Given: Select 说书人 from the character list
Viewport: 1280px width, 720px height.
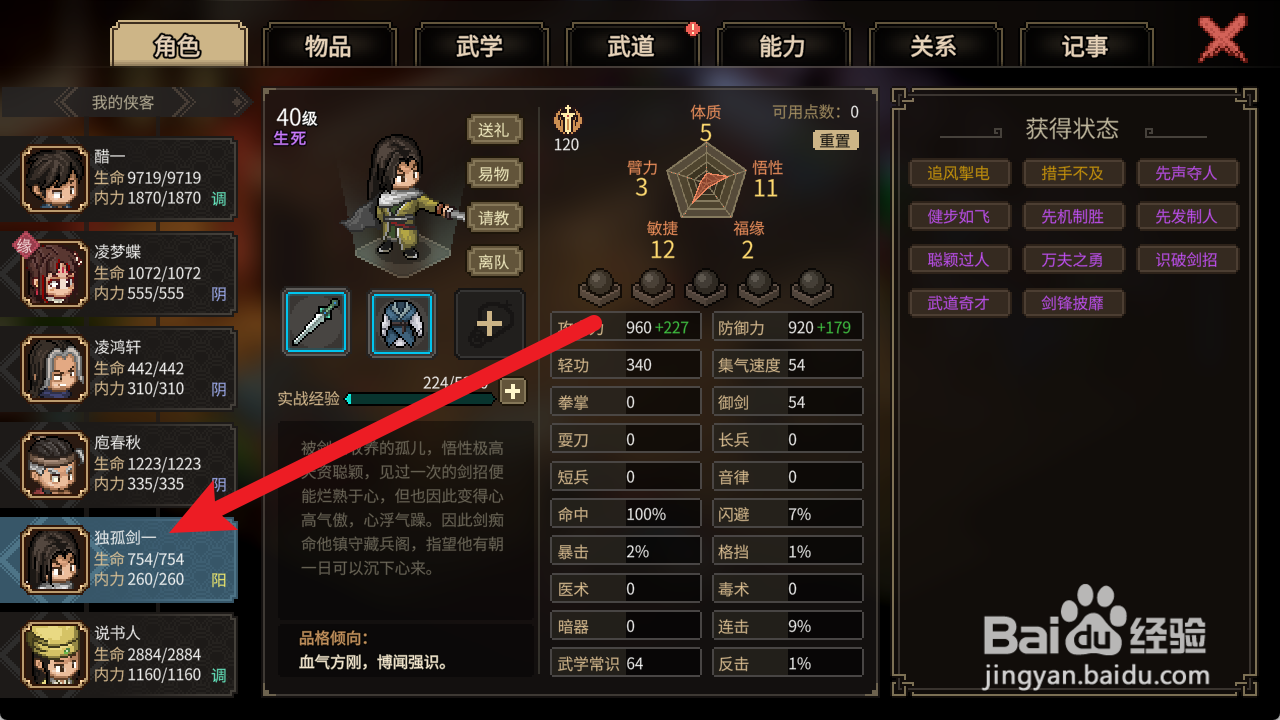Looking at the screenshot, I should (120, 654).
